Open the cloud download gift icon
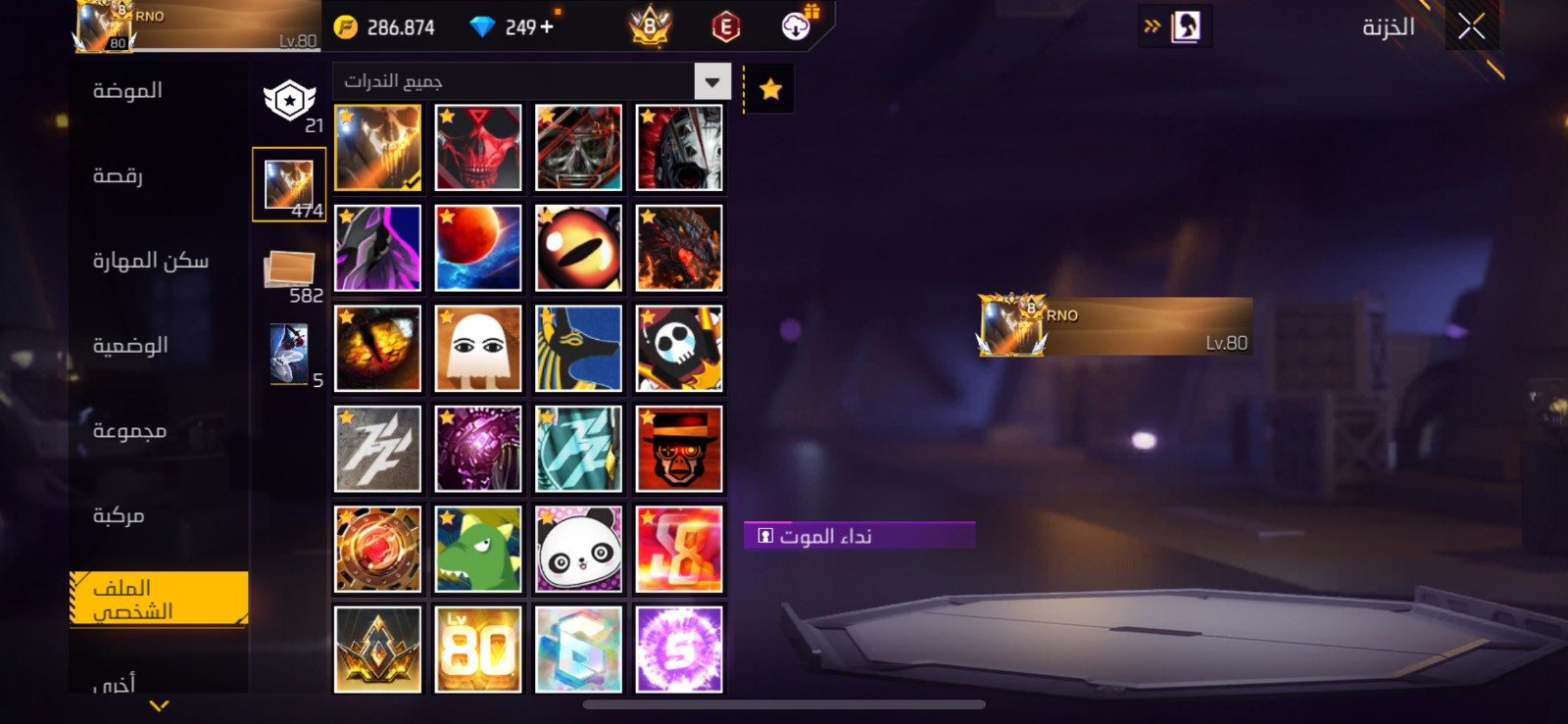1568x724 pixels. point(798,24)
